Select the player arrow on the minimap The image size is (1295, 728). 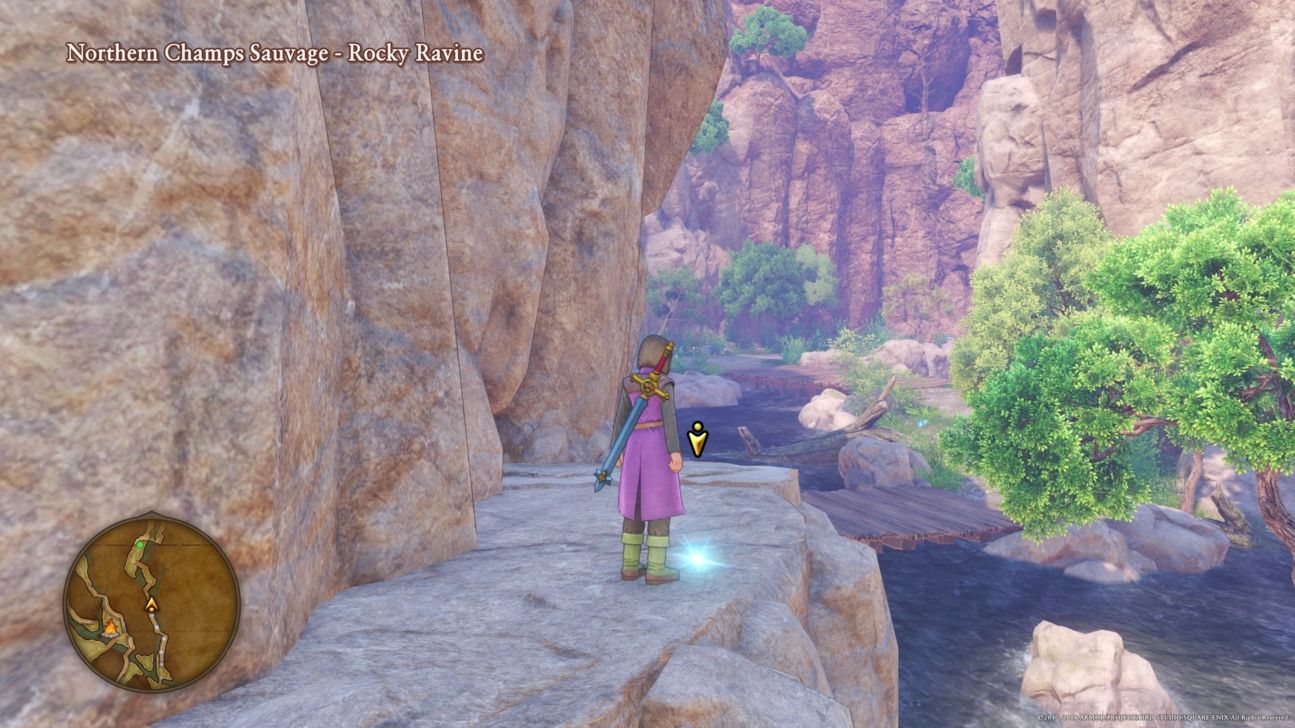[x=151, y=604]
